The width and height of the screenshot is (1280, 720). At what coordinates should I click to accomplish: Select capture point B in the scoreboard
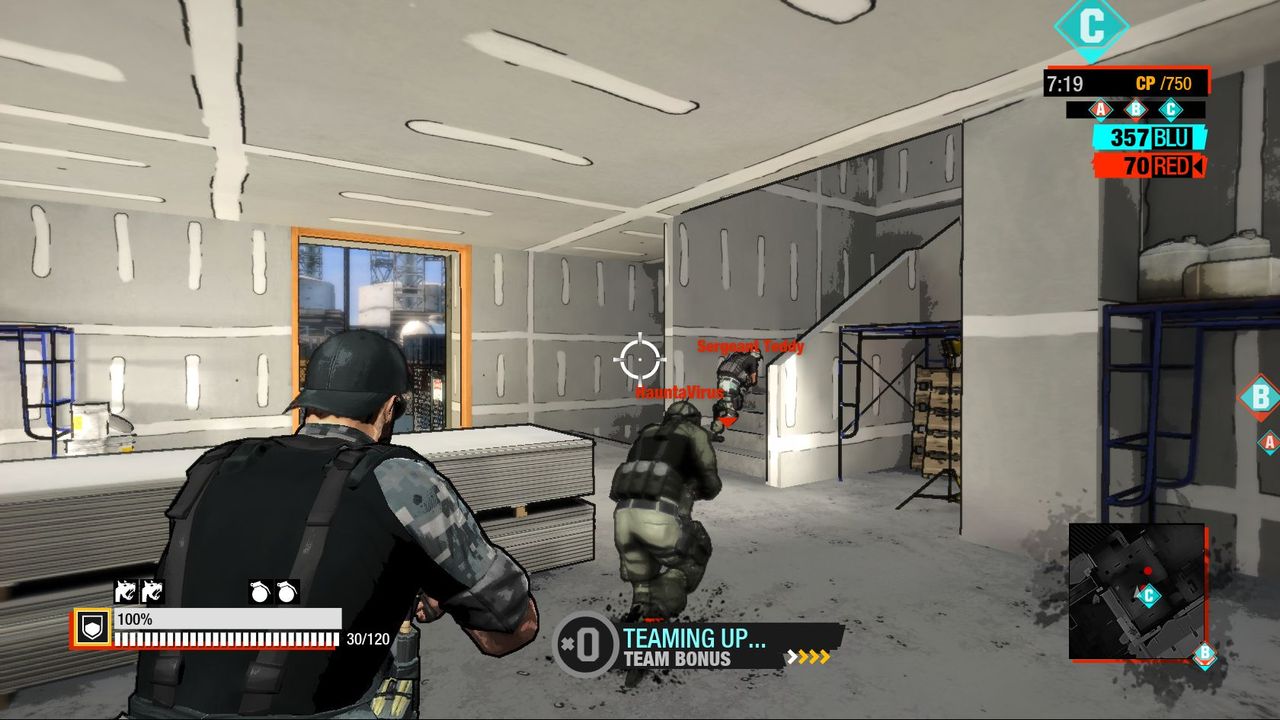[1135, 108]
